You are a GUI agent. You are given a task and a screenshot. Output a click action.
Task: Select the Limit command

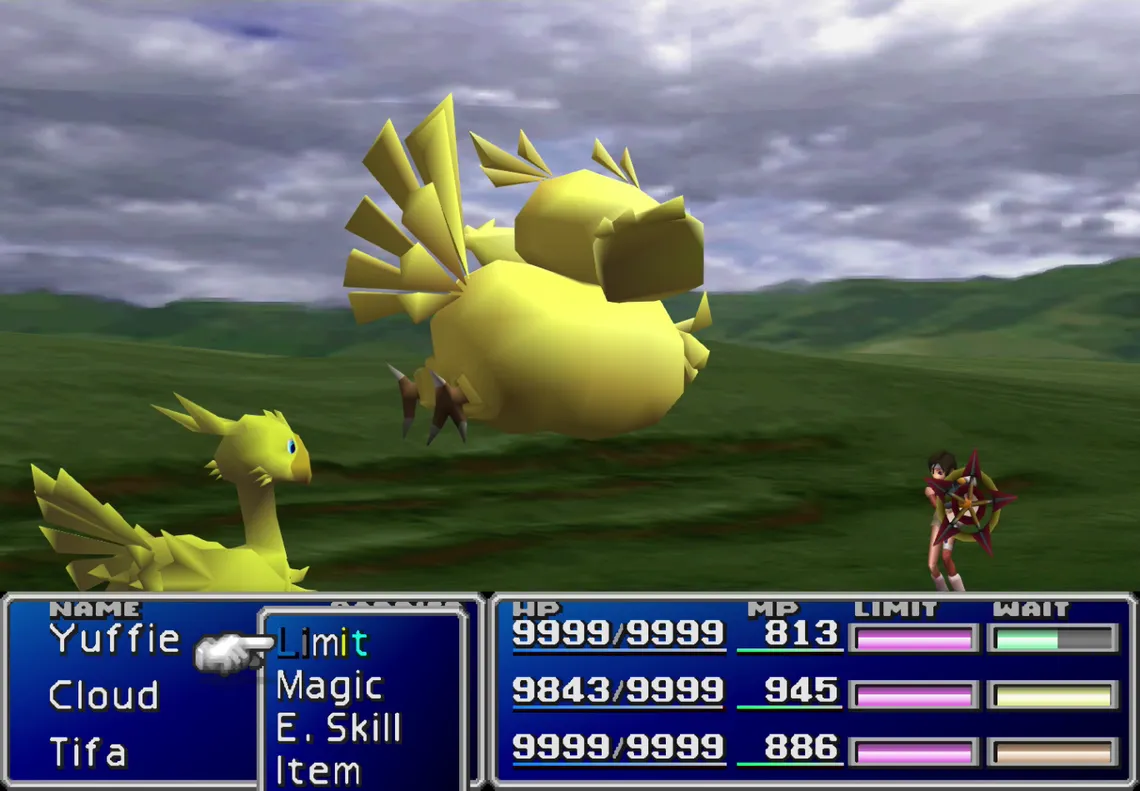[x=322, y=642]
